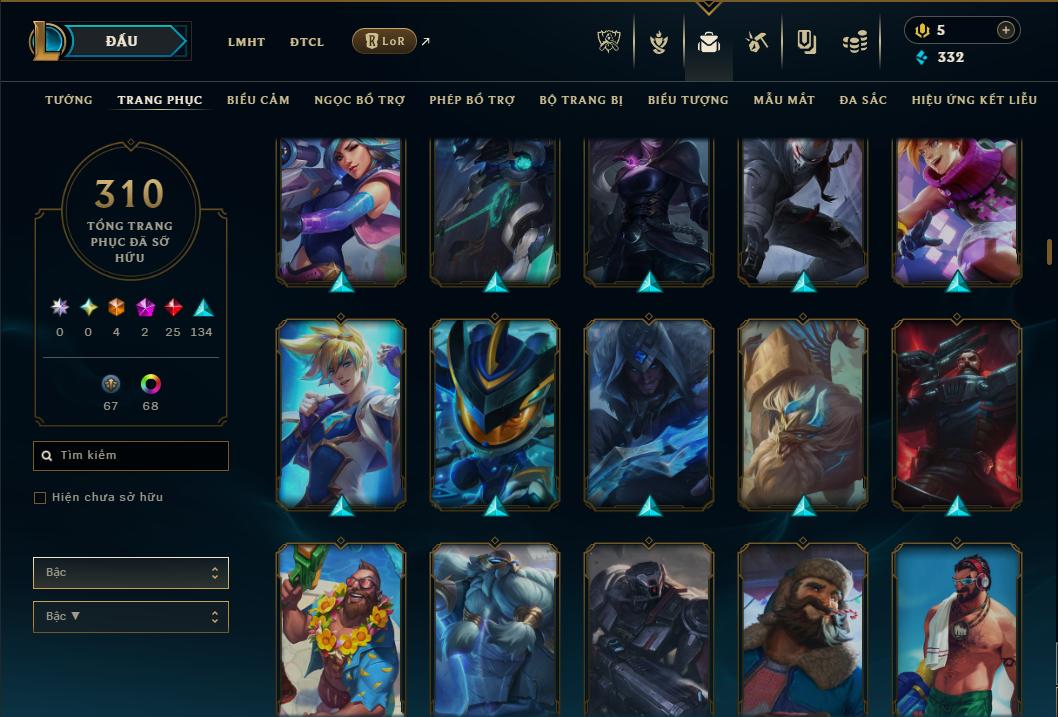
Task: Toggle the Hiện chưa sở hữu checkbox
Action: tap(40, 498)
